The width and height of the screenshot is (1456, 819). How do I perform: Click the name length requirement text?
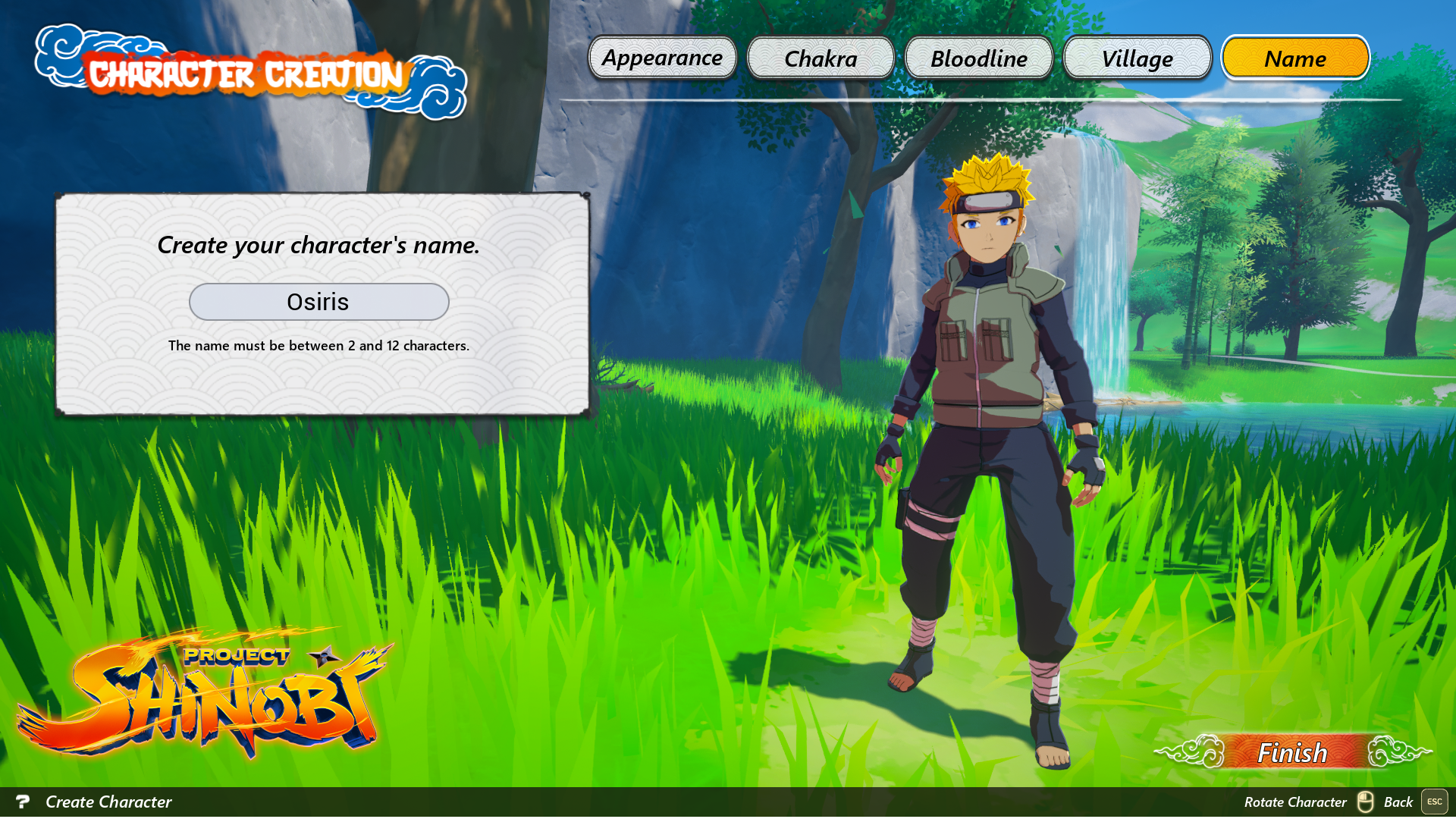[x=318, y=345]
